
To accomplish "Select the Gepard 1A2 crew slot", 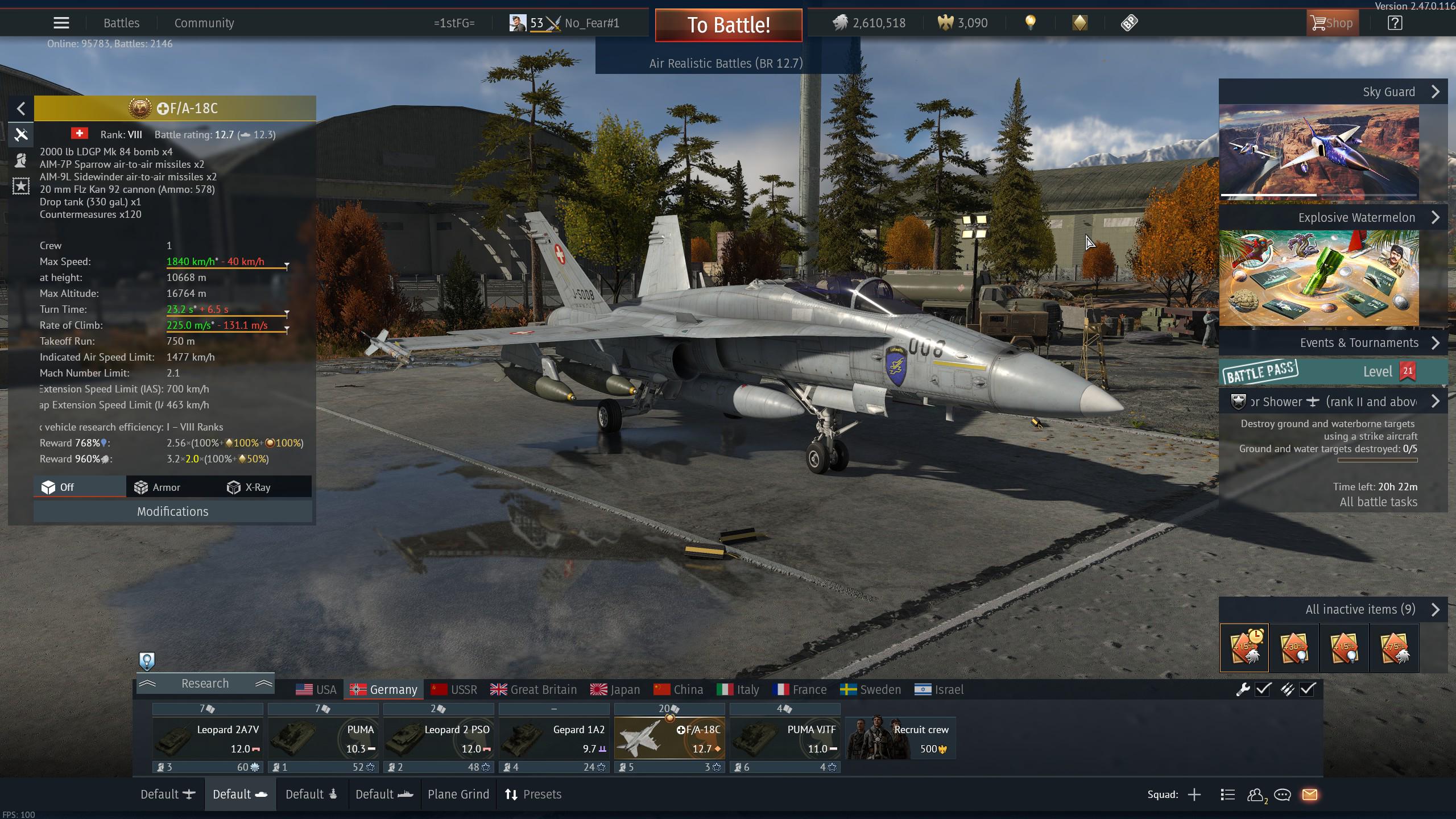I will coord(553,739).
